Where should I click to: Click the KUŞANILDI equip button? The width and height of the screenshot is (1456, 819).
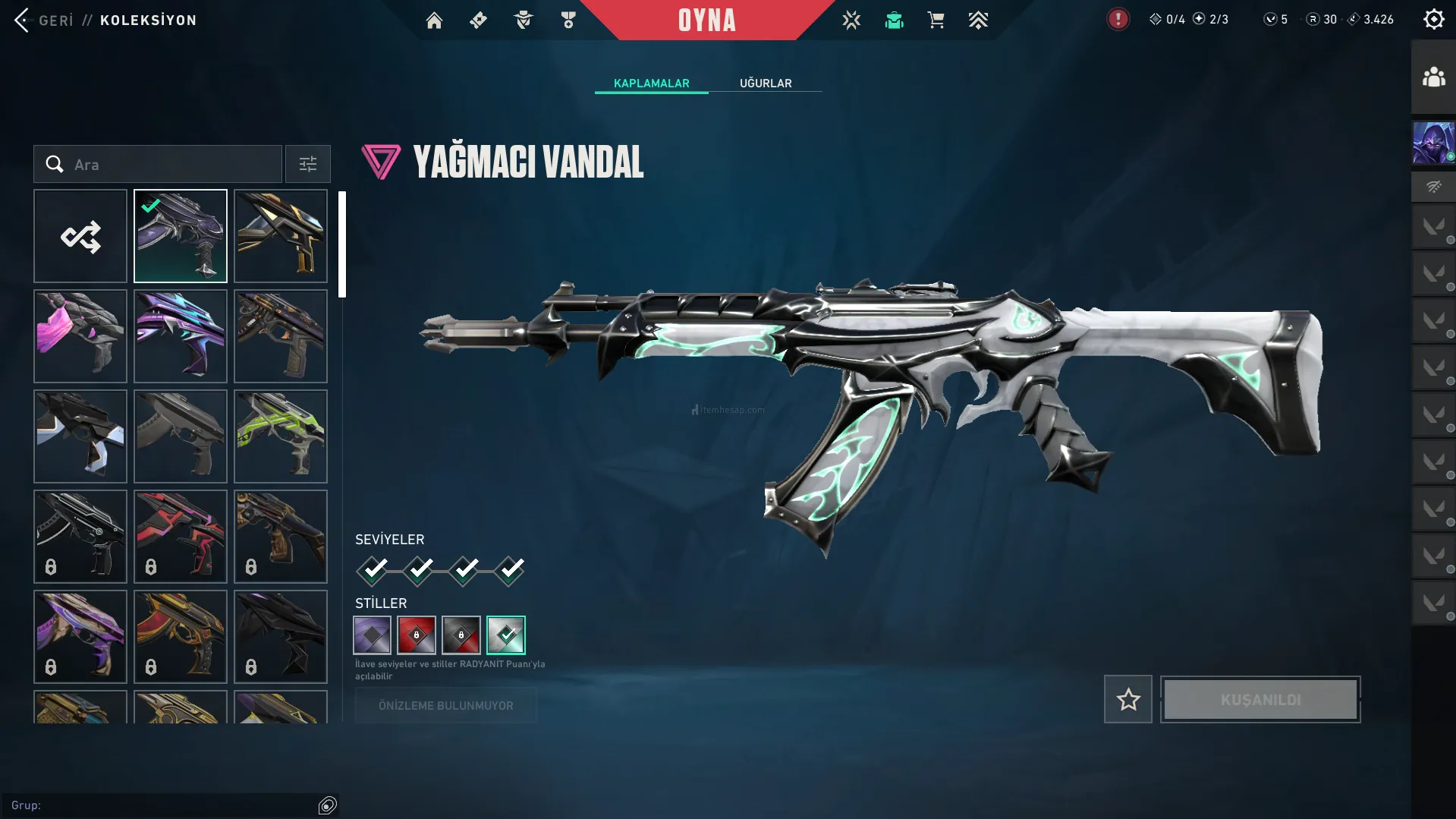tap(1260, 699)
